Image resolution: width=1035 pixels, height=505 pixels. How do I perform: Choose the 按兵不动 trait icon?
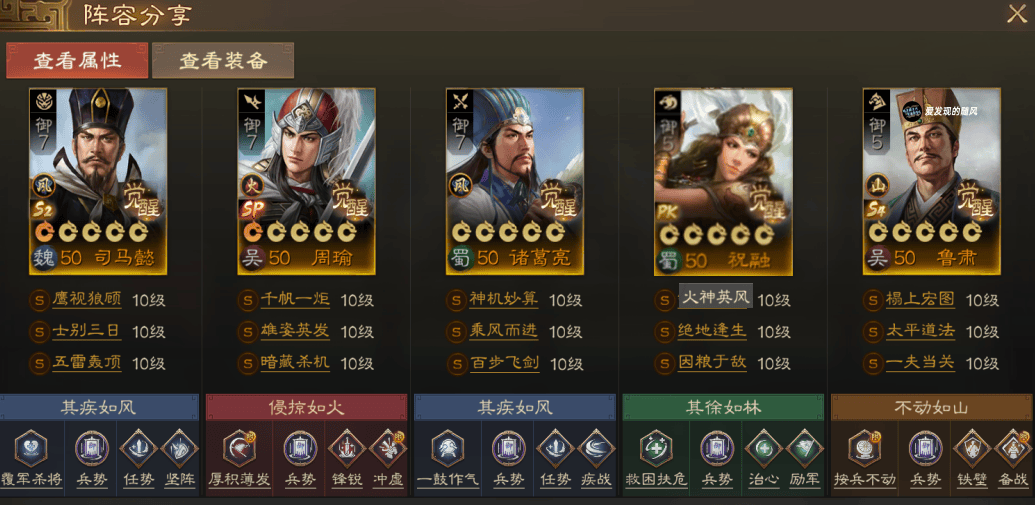click(x=865, y=449)
